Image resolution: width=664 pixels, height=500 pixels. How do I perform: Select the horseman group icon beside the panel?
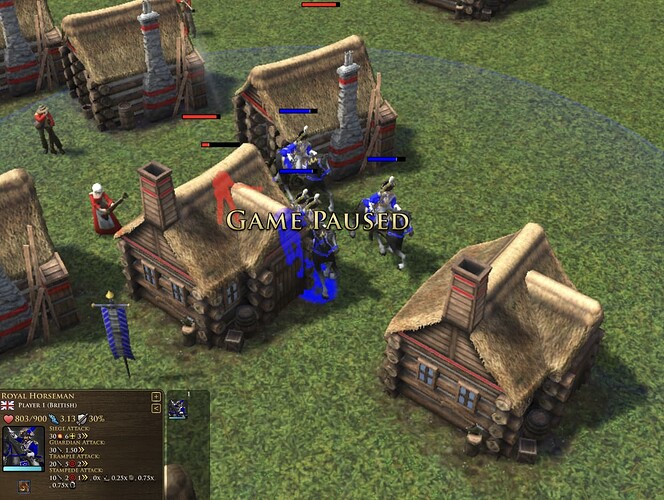[178, 408]
